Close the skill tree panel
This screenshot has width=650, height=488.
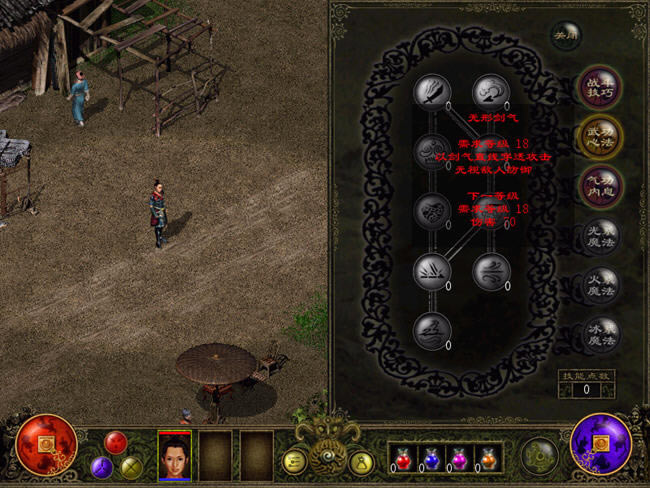coord(567,33)
